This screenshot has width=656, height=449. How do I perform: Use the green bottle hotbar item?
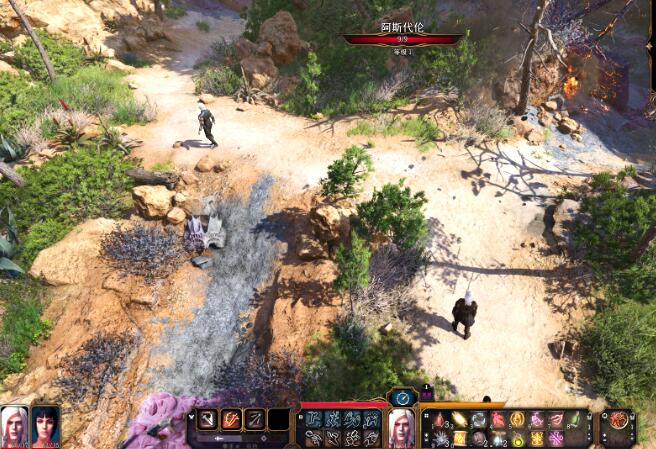point(575,419)
